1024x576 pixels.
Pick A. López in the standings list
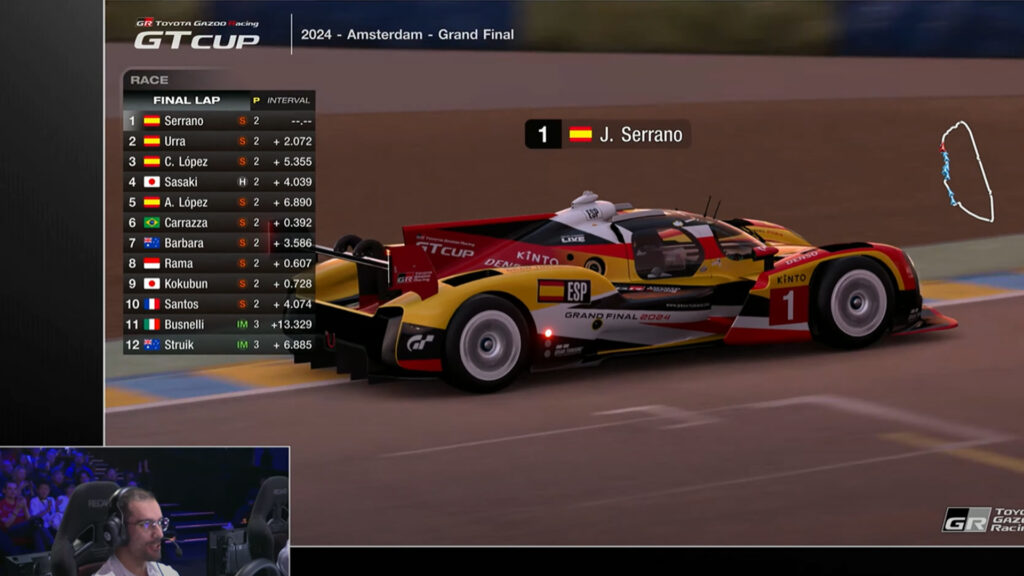click(x=218, y=202)
